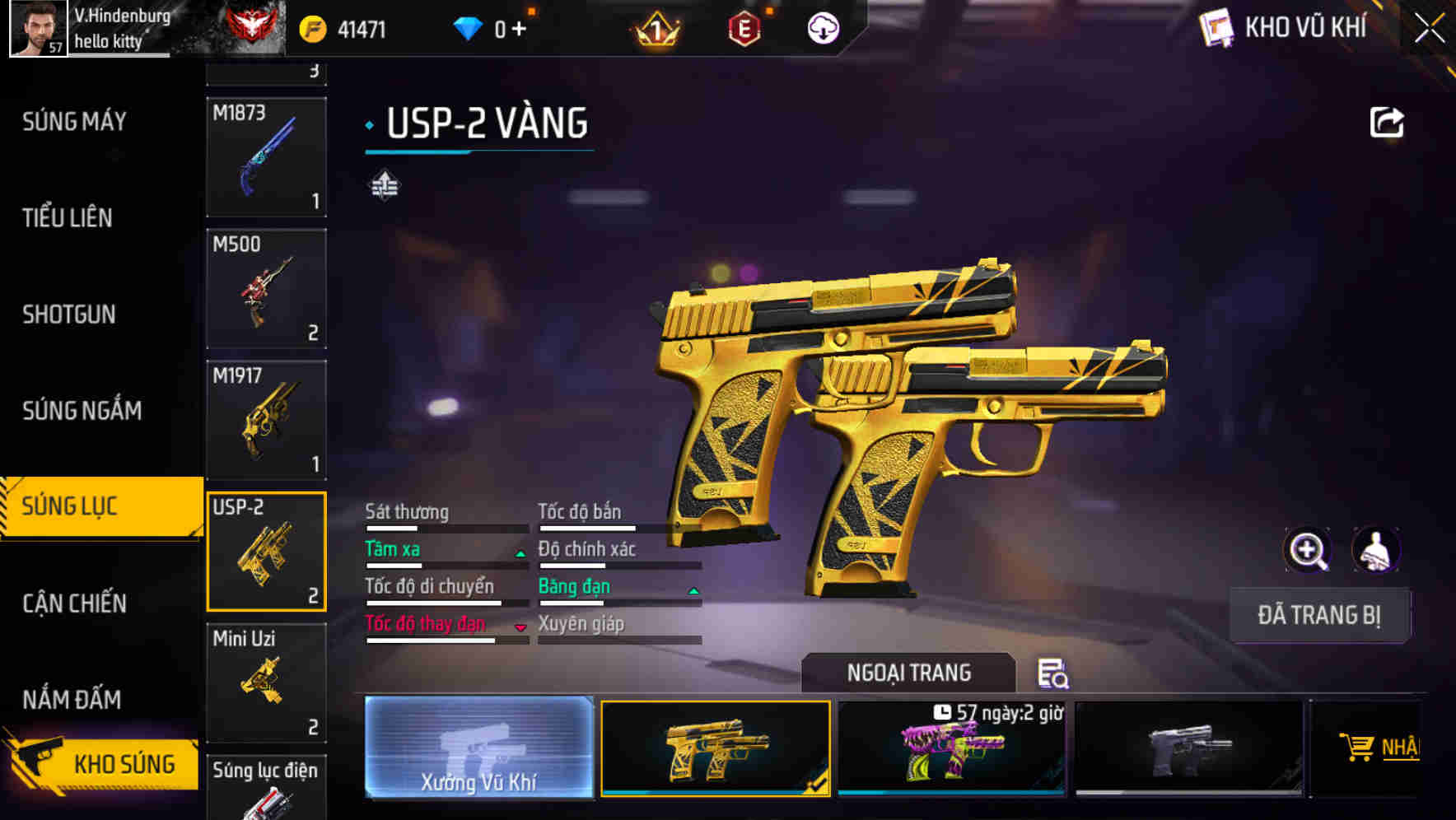Choose the M1917 weapon tile

pos(266,420)
